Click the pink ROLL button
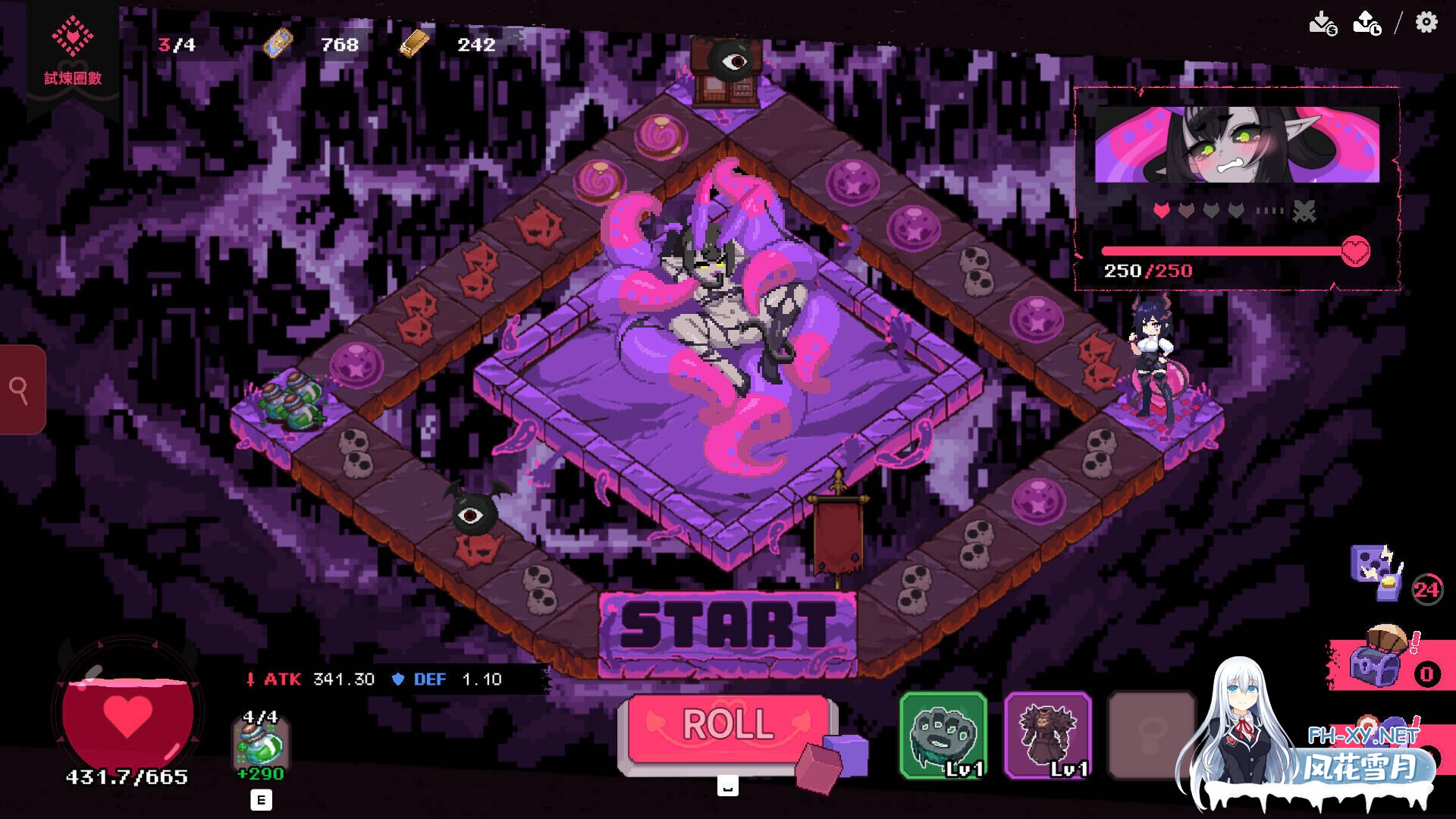1456x819 pixels. pos(728,726)
